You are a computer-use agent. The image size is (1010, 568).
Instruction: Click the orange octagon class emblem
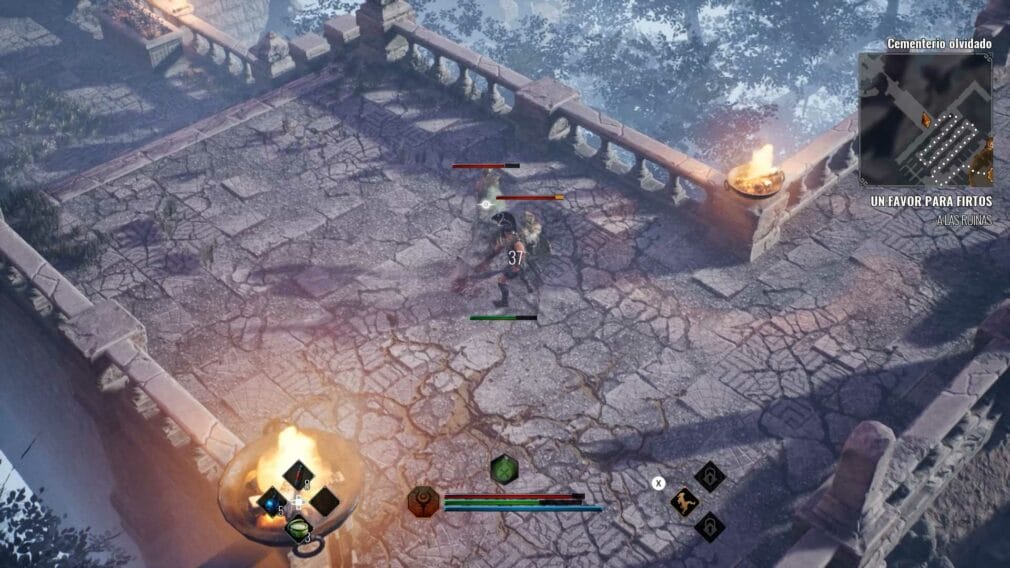[424, 501]
